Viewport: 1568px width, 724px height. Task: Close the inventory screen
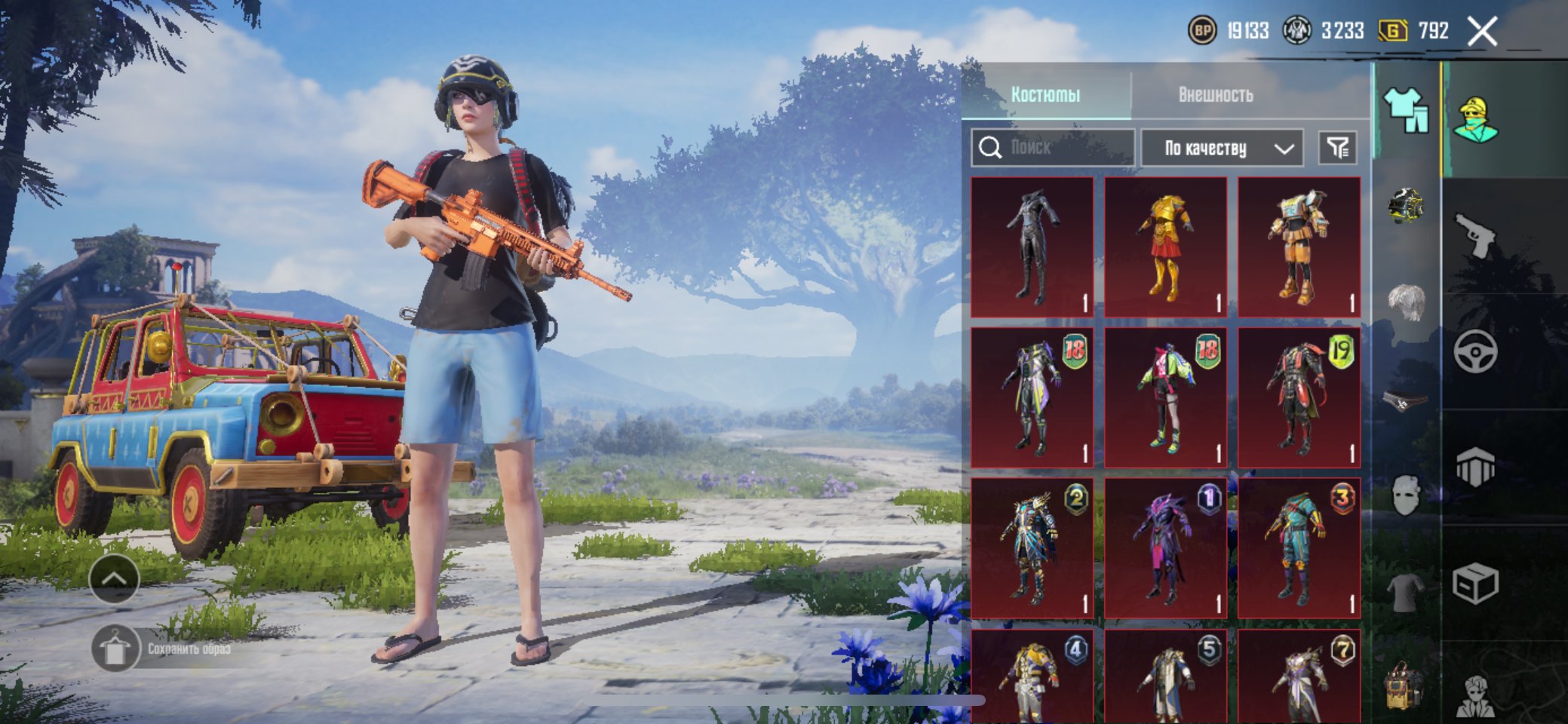(1482, 32)
